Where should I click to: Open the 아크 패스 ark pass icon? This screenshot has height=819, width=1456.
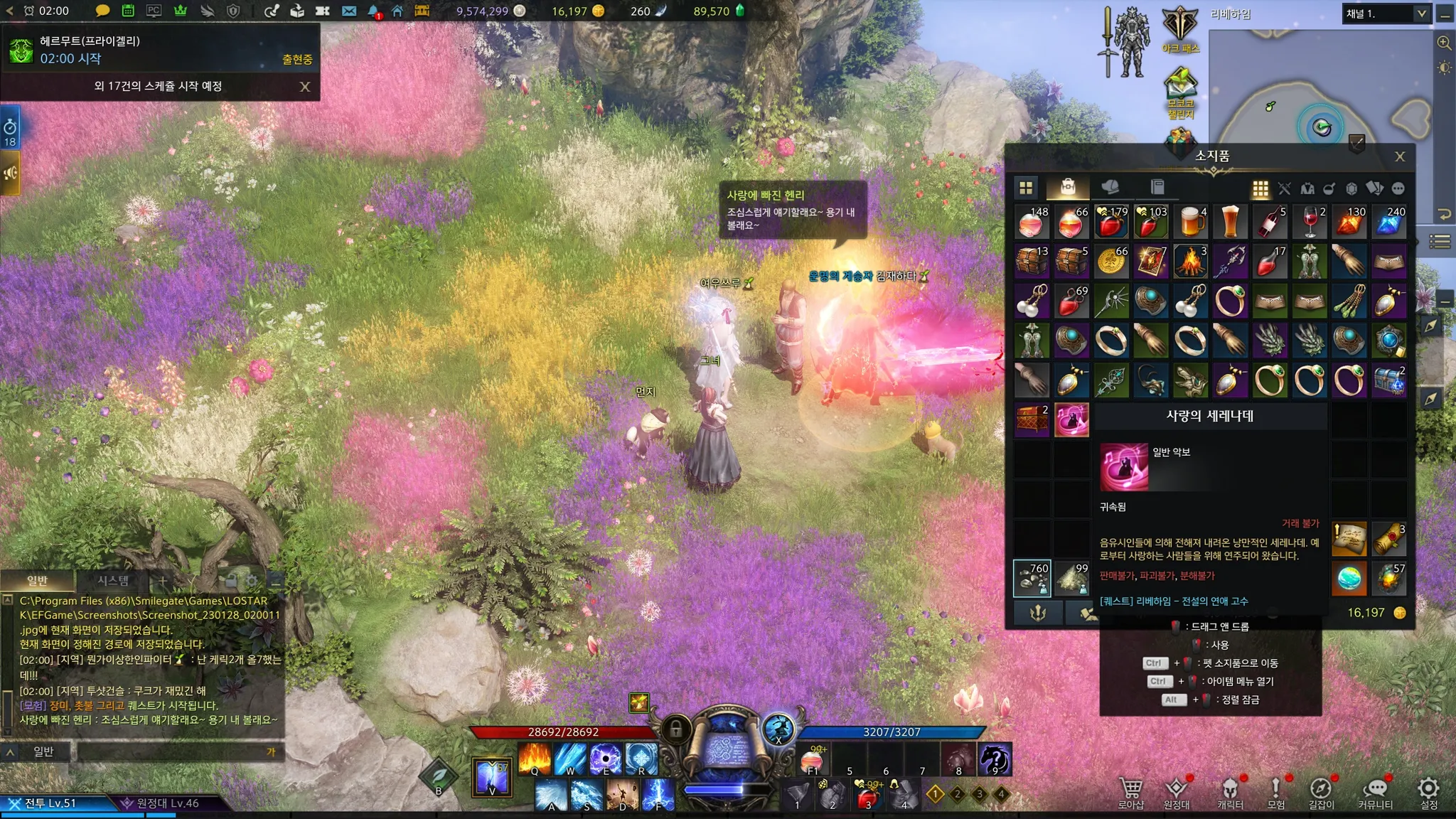coord(1180,29)
